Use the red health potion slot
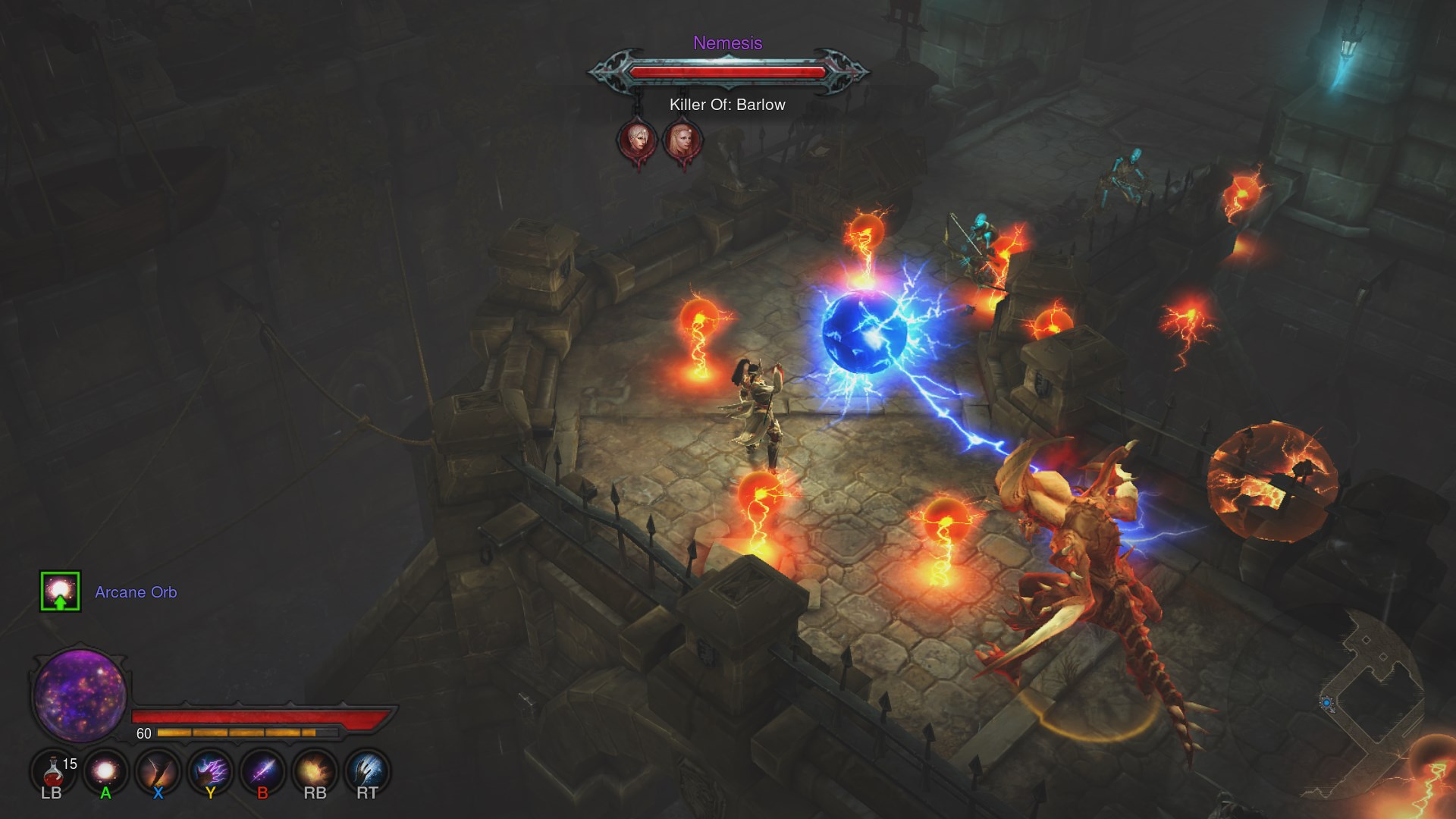Image resolution: width=1456 pixels, height=819 pixels. point(52,771)
